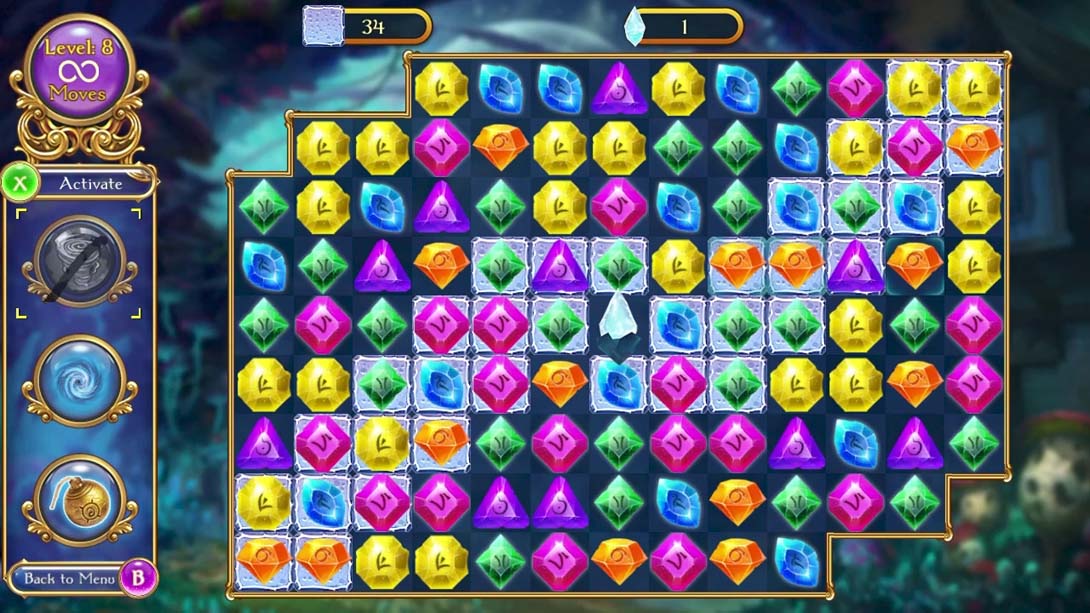Select the grey tornado power-up
Screen dimensions: 1090x613
point(79,261)
